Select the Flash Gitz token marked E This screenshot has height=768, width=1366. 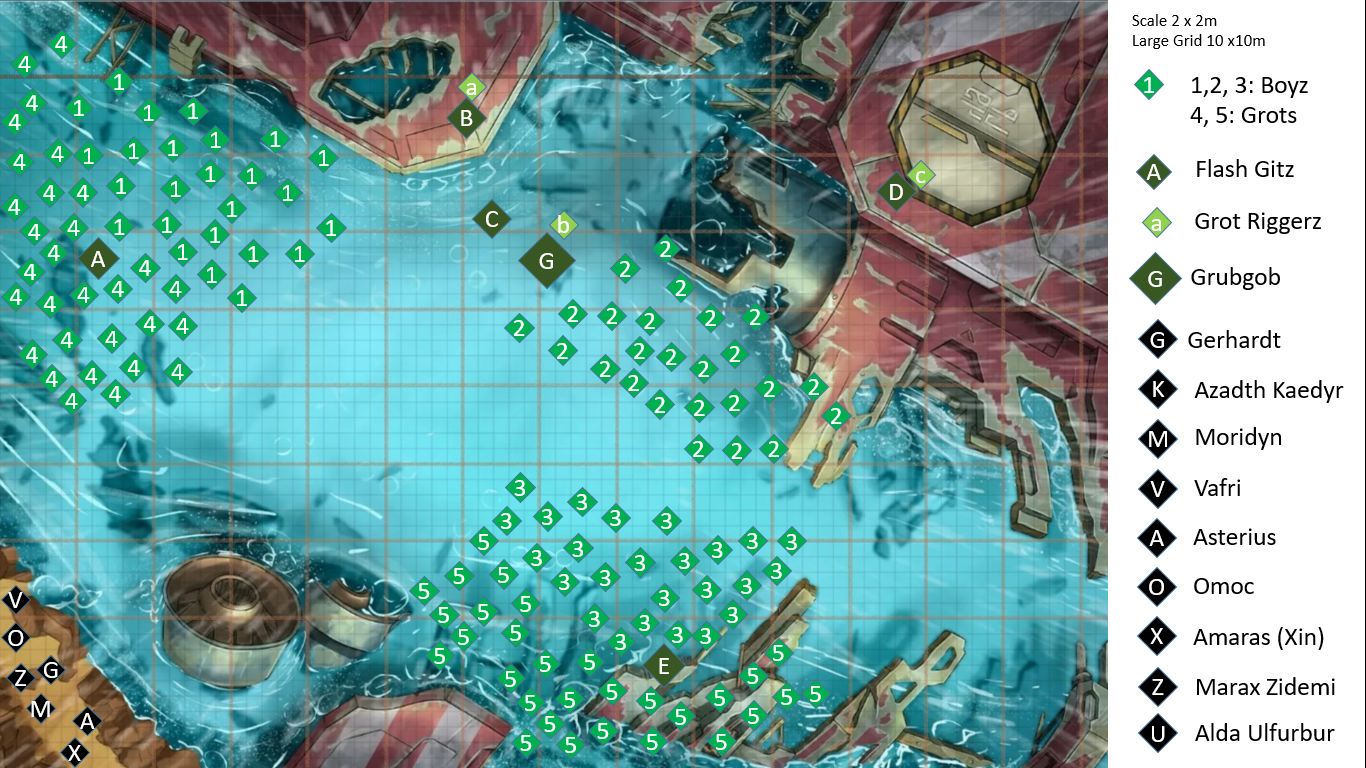point(663,666)
